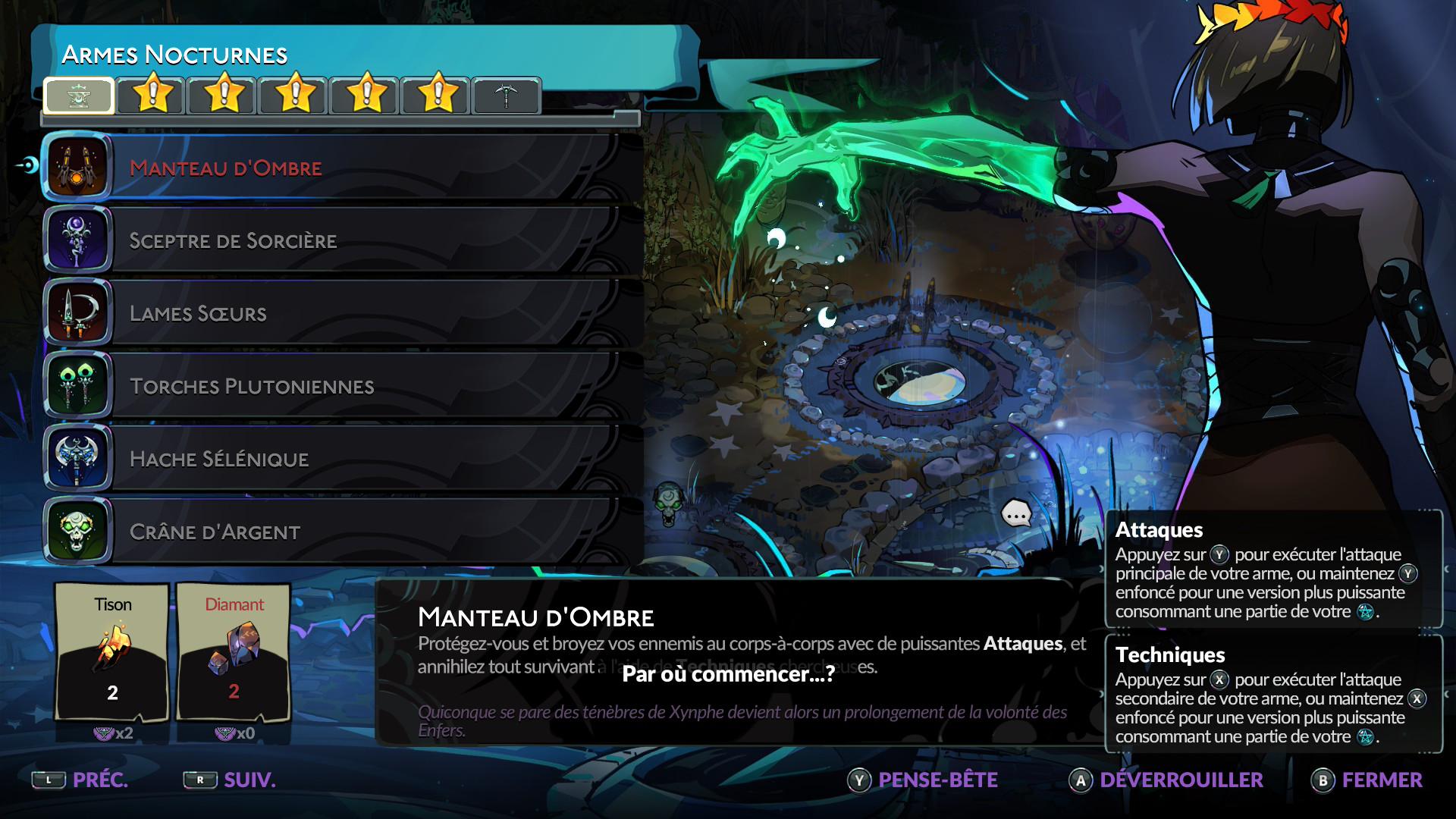The width and height of the screenshot is (1456, 819).
Task: Switch to the pickaxe tools tab
Action: click(506, 96)
